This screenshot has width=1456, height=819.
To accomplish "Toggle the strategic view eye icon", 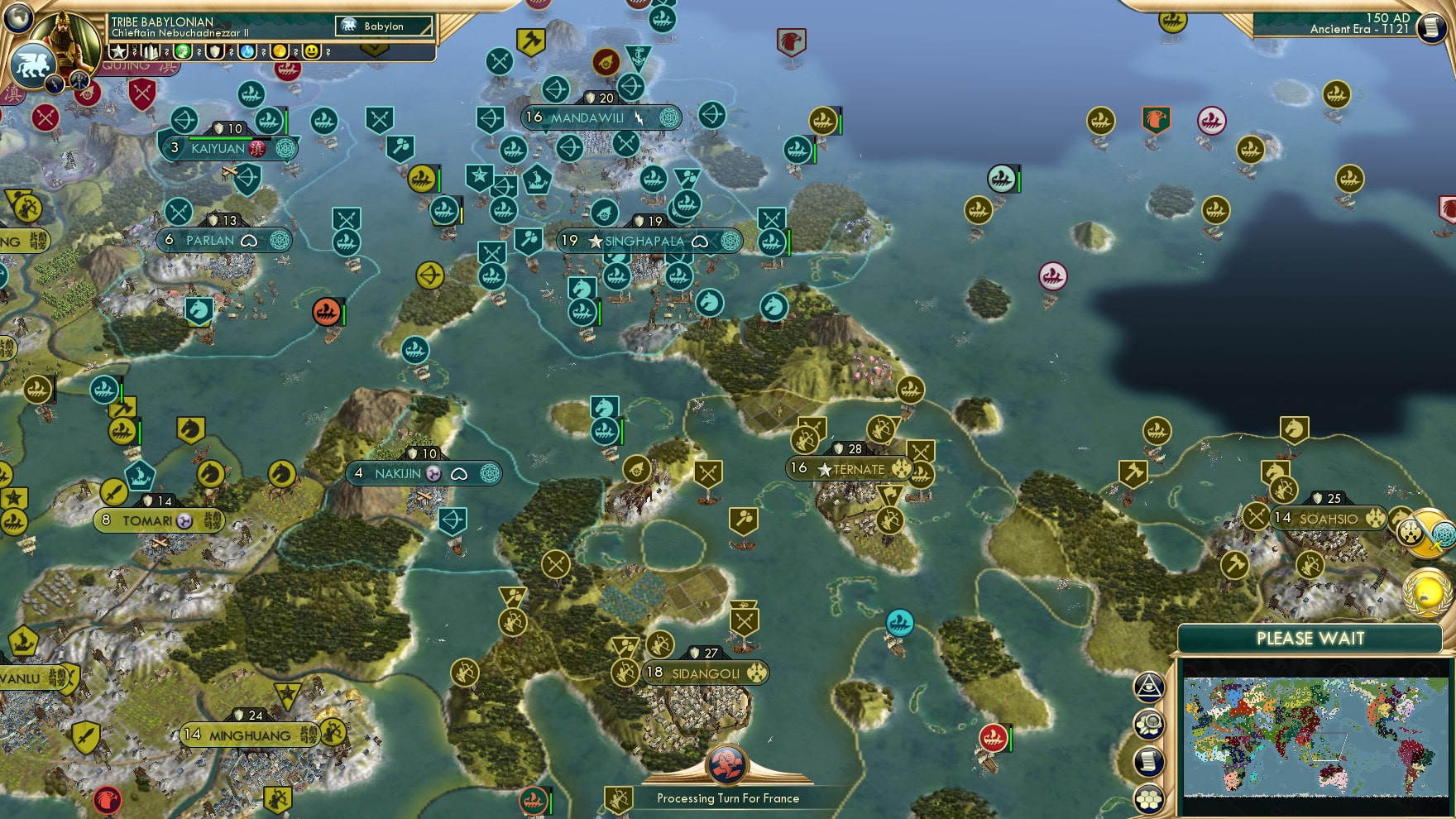I will pos(1147,687).
